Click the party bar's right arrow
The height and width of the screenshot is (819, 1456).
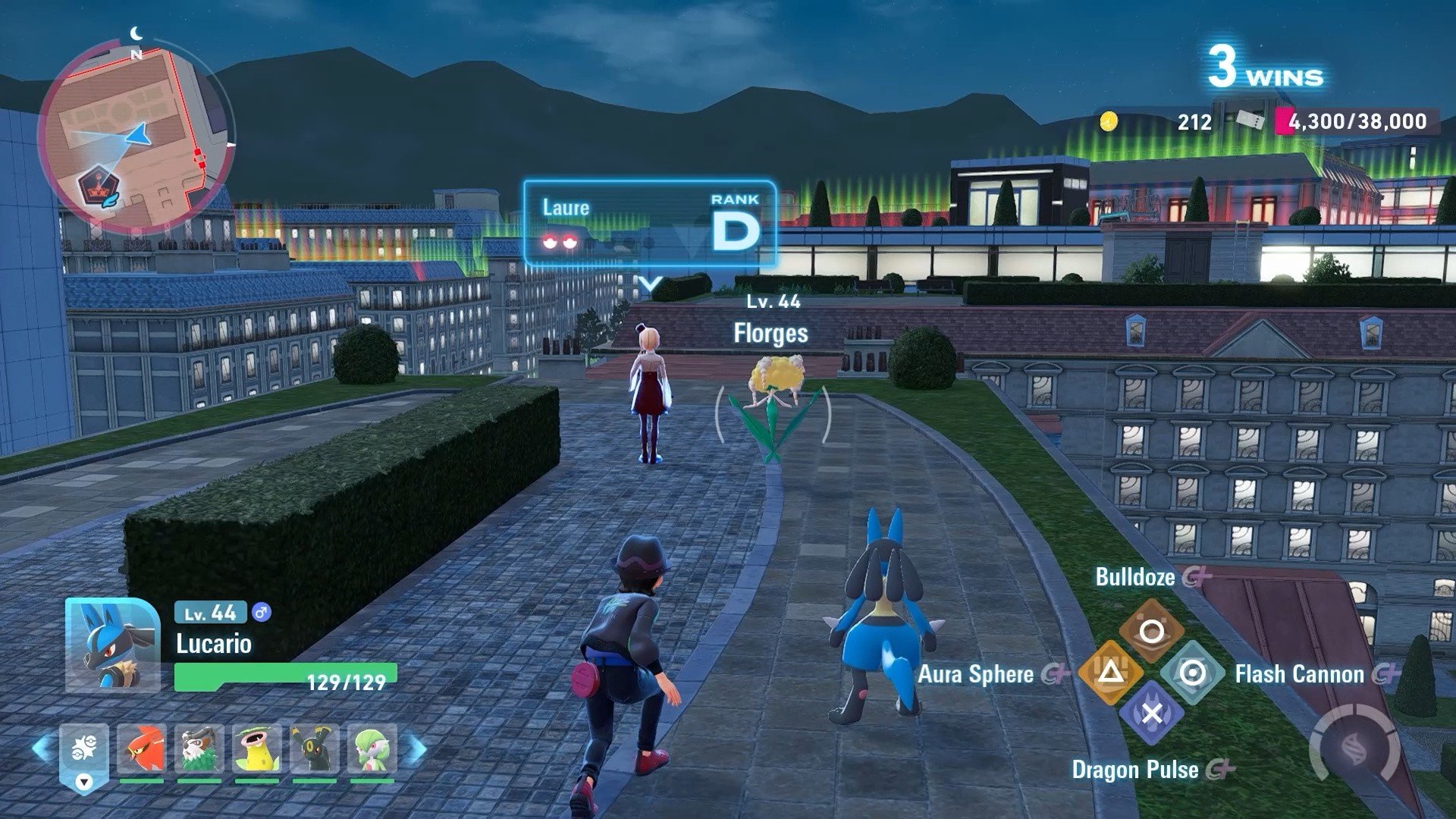click(x=416, y=748)
